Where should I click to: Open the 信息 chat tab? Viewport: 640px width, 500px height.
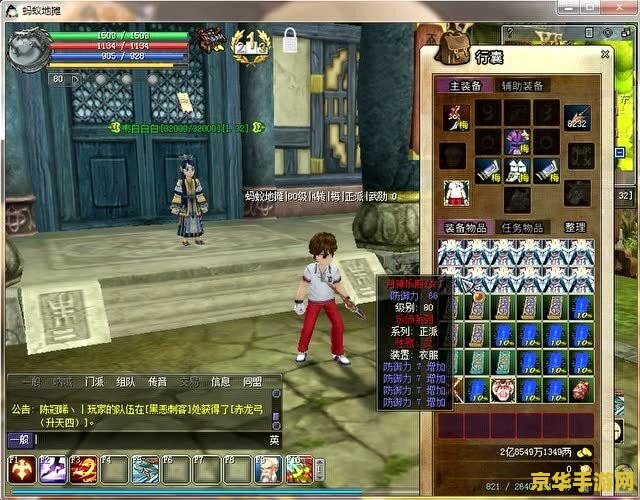(220, 382)
